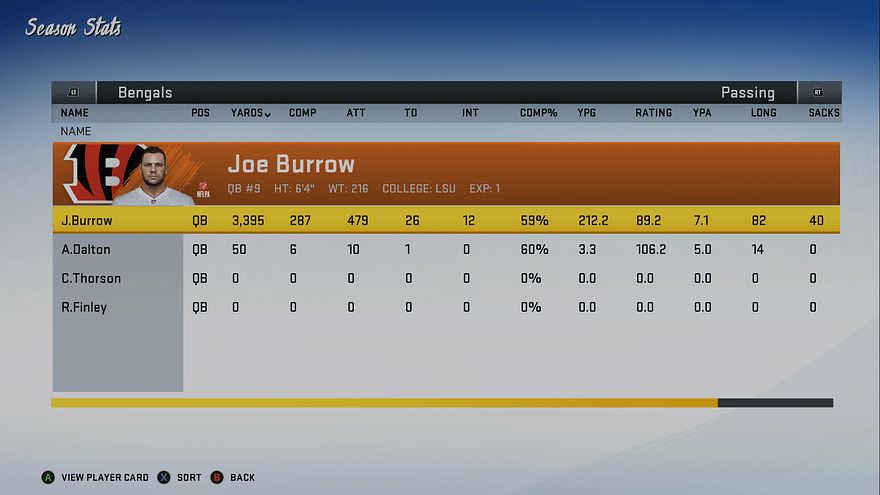This screenshot has height=495, width=880.
Task: Sort by the SACKS column header
Action: pos(824,113)
